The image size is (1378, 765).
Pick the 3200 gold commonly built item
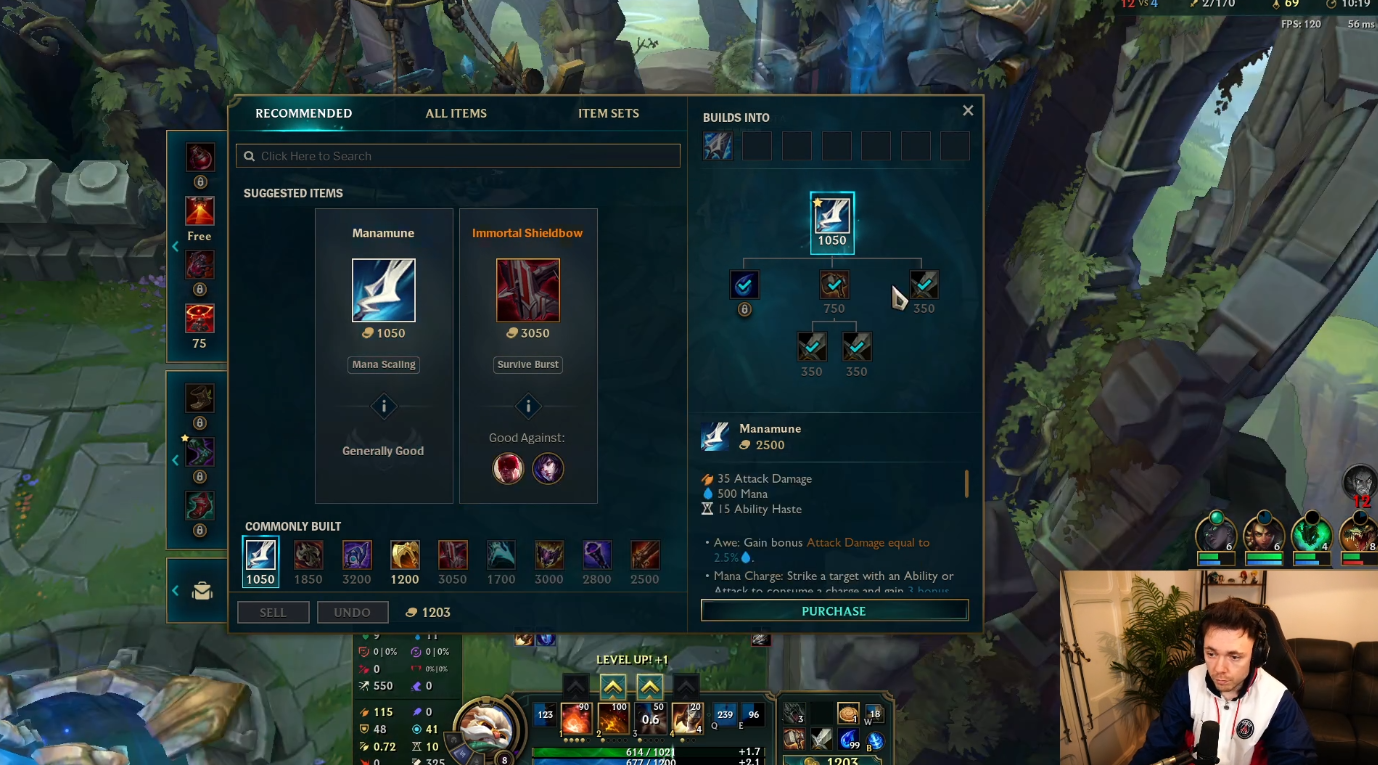click(x=357, y=555)
